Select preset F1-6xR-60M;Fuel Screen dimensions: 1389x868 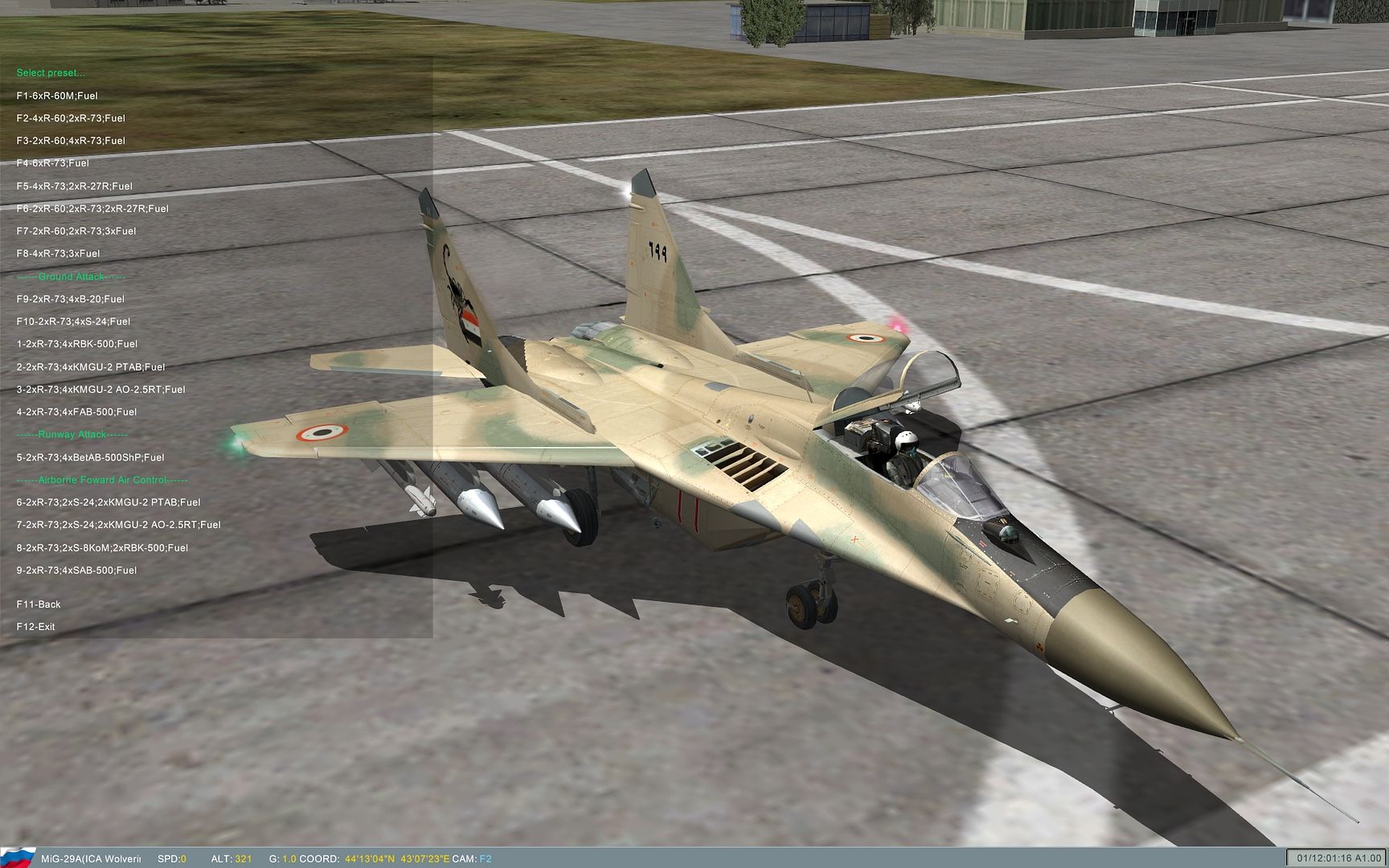pos(56,95)
